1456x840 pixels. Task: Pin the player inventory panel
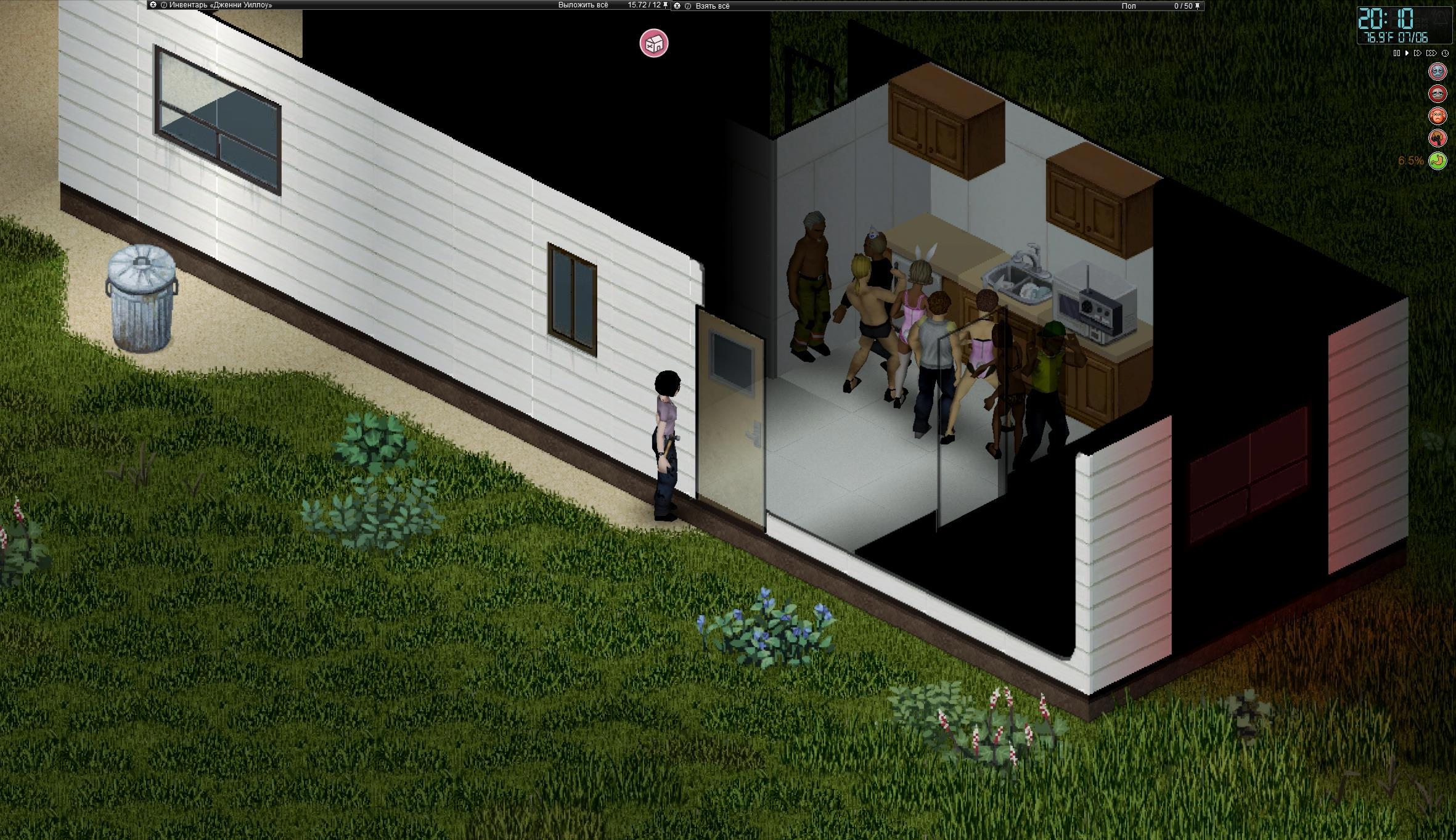665,5
